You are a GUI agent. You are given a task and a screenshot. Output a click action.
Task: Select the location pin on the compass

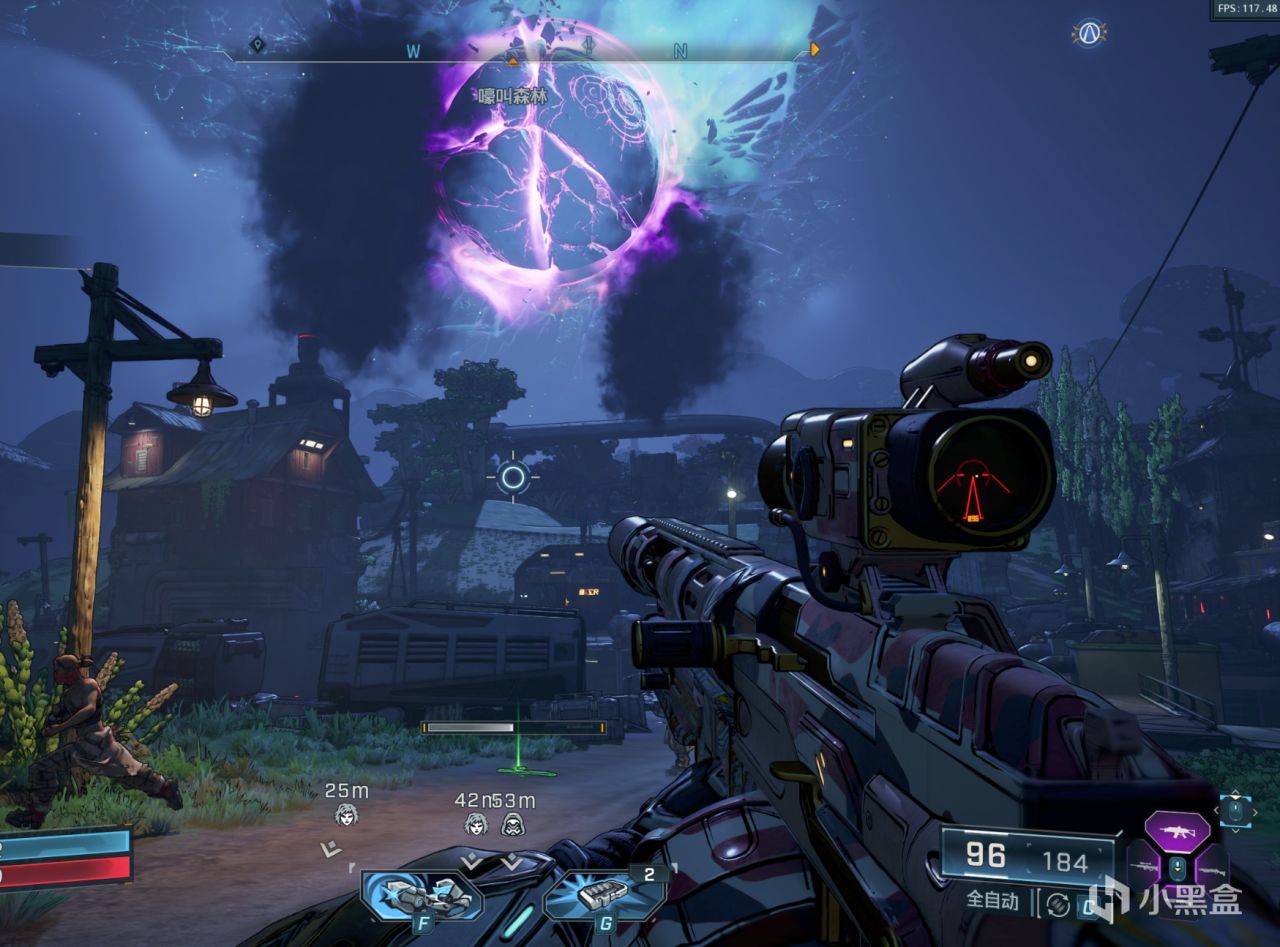[x=258, y=46]
